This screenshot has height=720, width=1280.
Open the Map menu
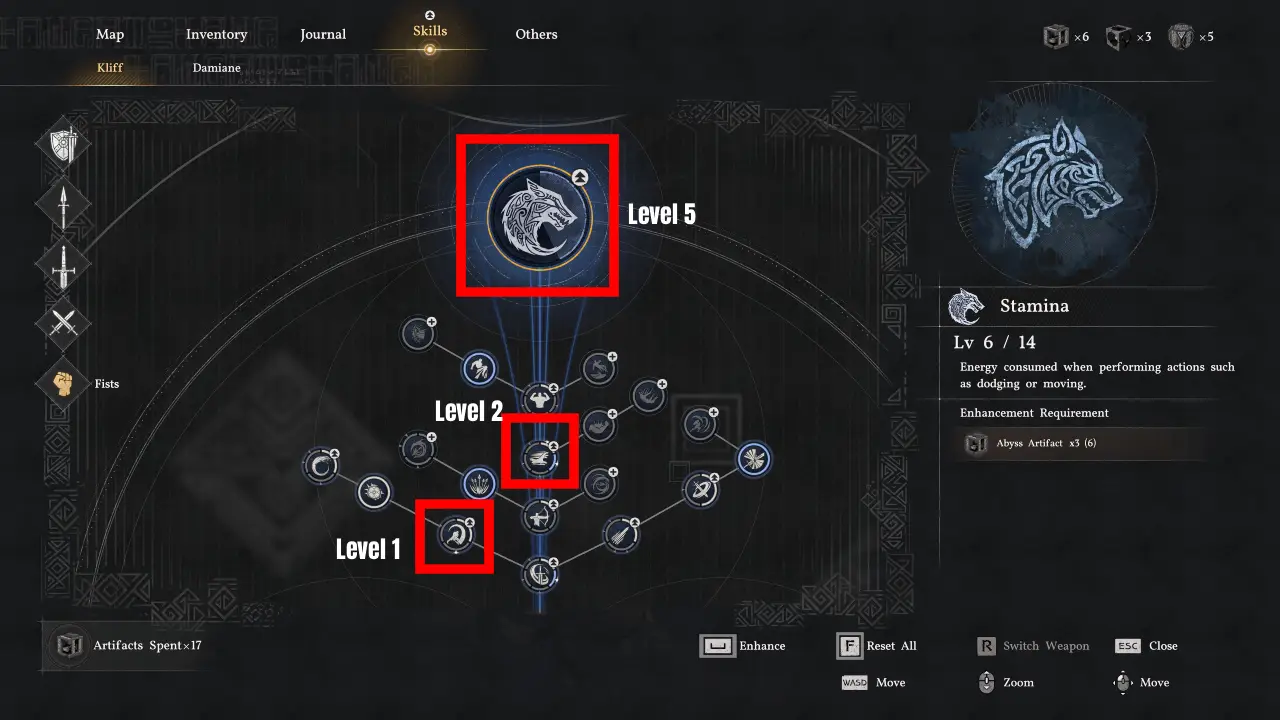(x=110, y=34)
